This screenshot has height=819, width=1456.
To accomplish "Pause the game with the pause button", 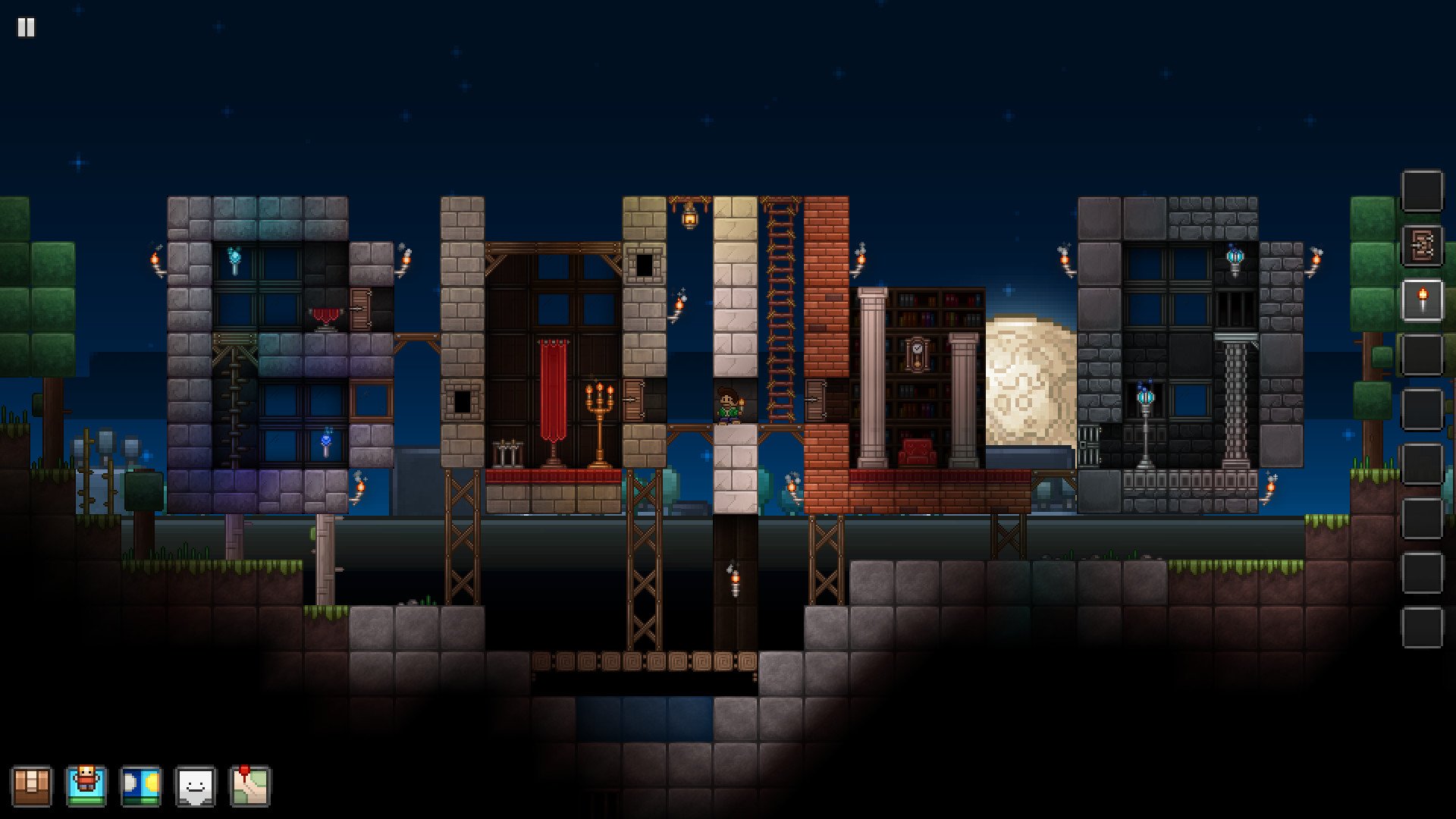I will 25,27.
